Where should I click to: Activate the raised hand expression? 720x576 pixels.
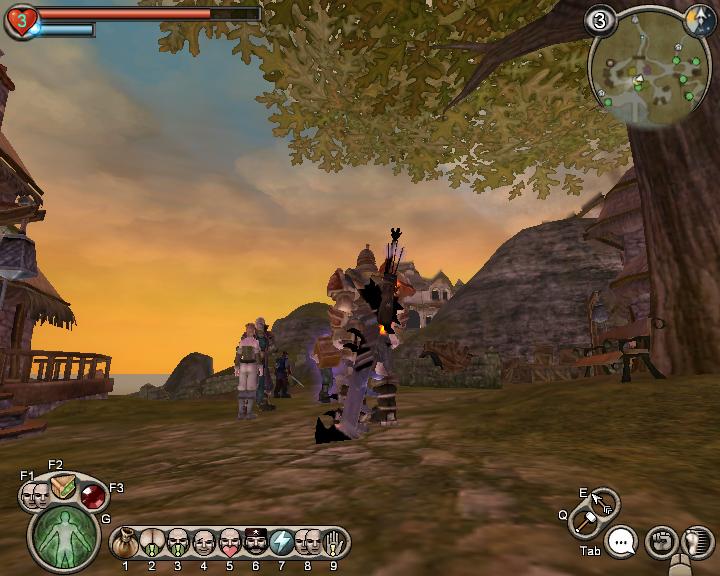click(x=334, y=544)
